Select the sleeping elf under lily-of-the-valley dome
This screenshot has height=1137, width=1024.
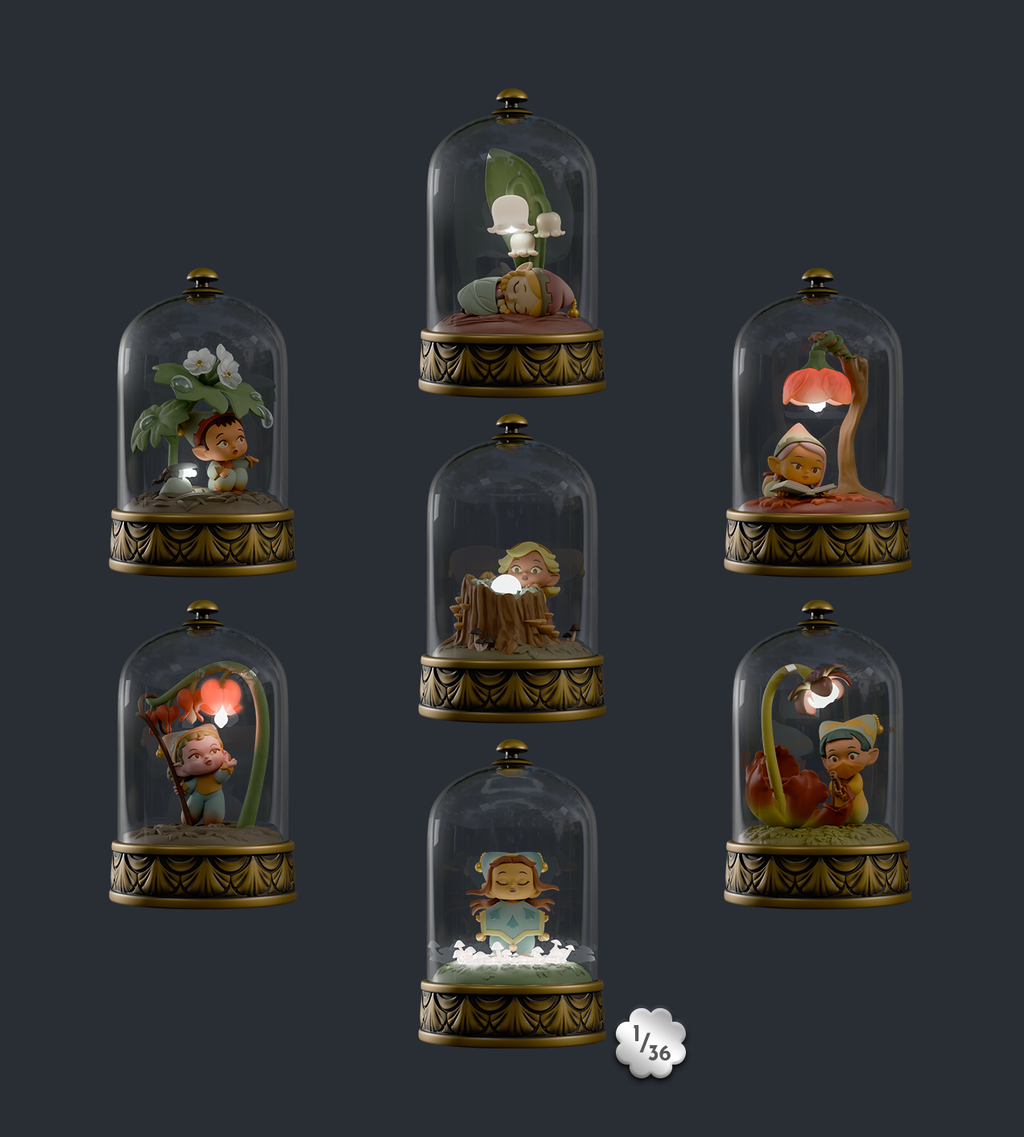click(x=511, y=245)
